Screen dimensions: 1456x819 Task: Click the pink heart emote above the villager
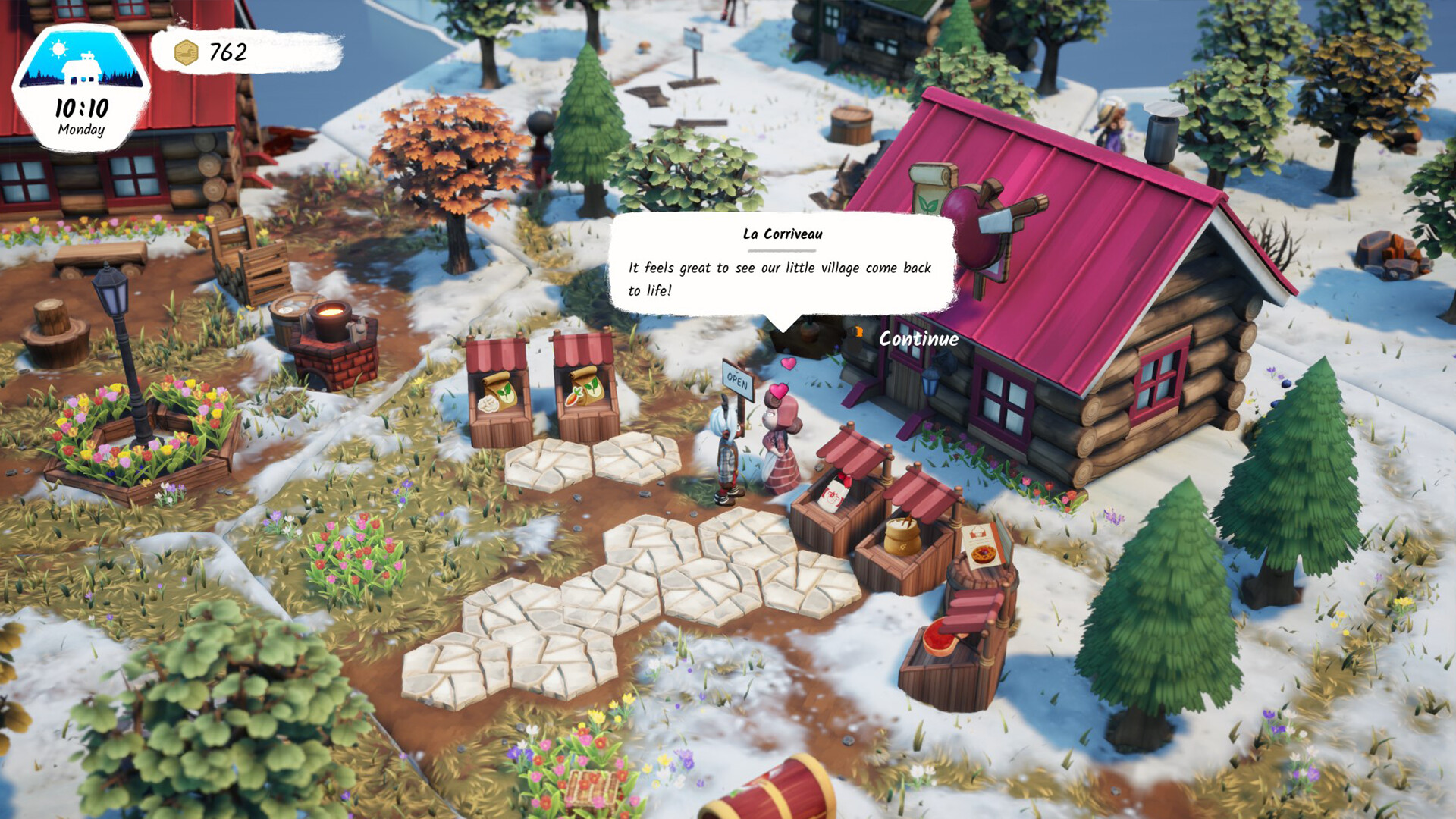point(778,392)
